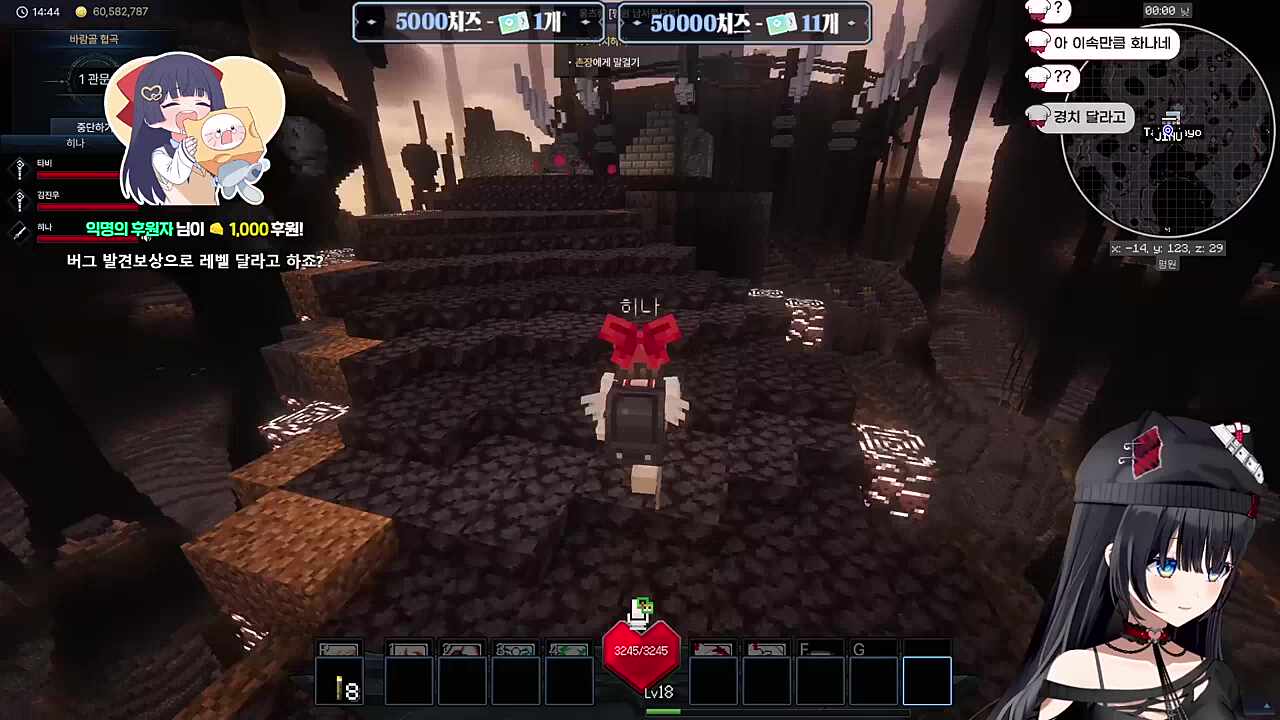Open the 바람골 협곡 objective tracker
This screenshot has height=720, width=1280.
pyautogui.click(x=94, y=39)
